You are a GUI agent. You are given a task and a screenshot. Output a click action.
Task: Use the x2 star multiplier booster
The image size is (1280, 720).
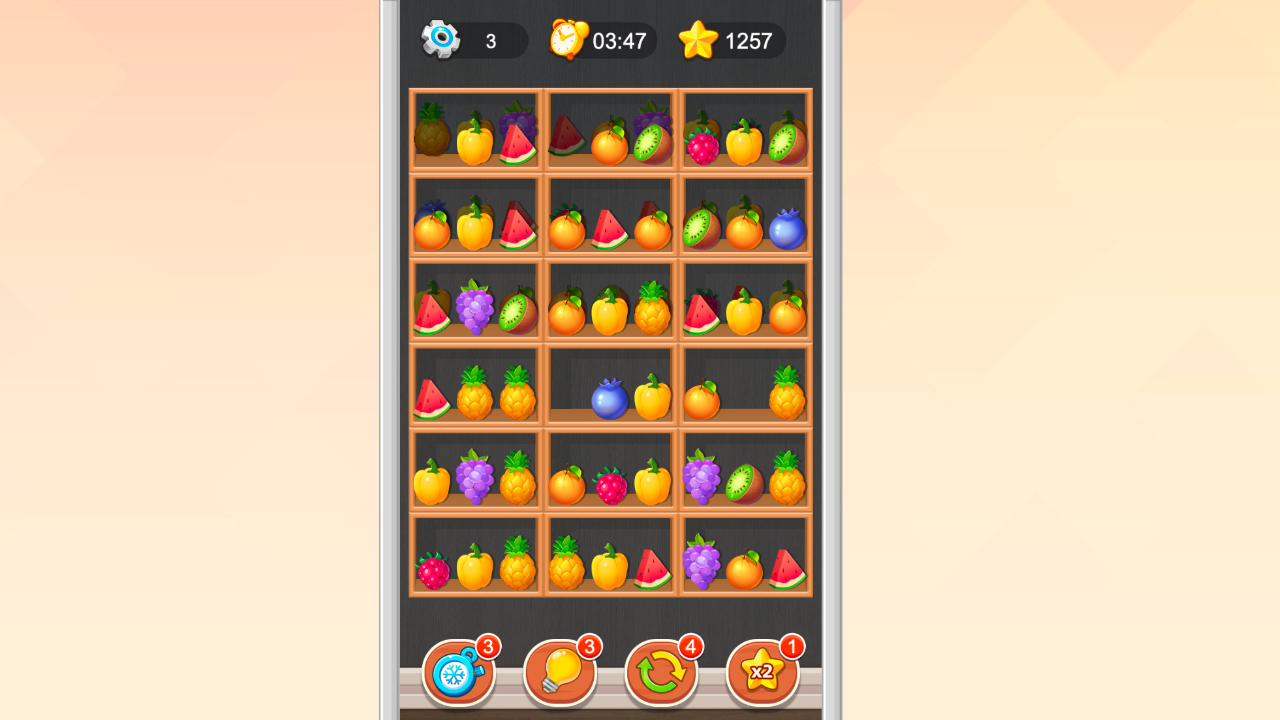[x=762, y=671]
